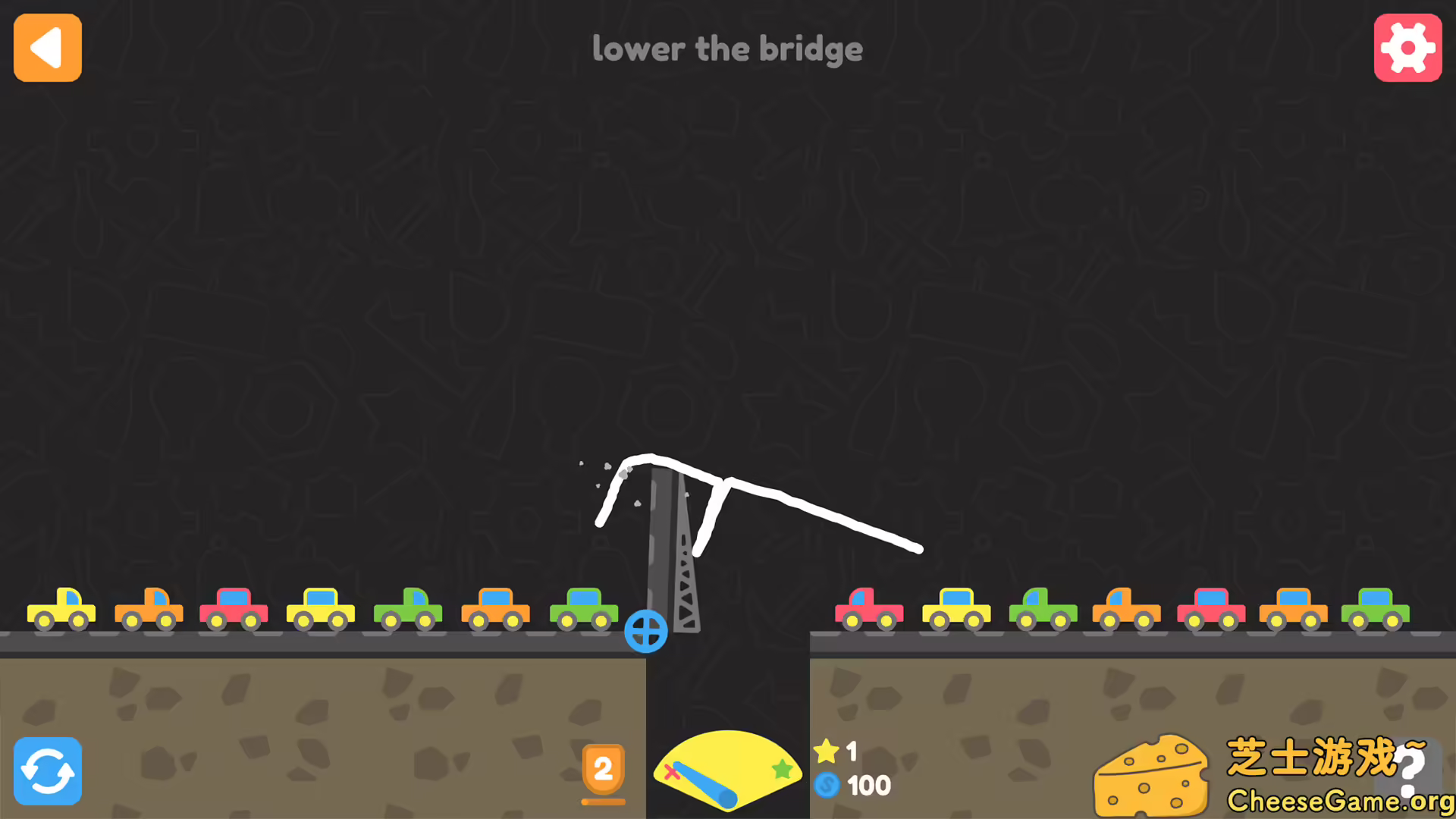Click the star count showing 1
Viewport: 1456px width, 819px height.
click(851, 752)
